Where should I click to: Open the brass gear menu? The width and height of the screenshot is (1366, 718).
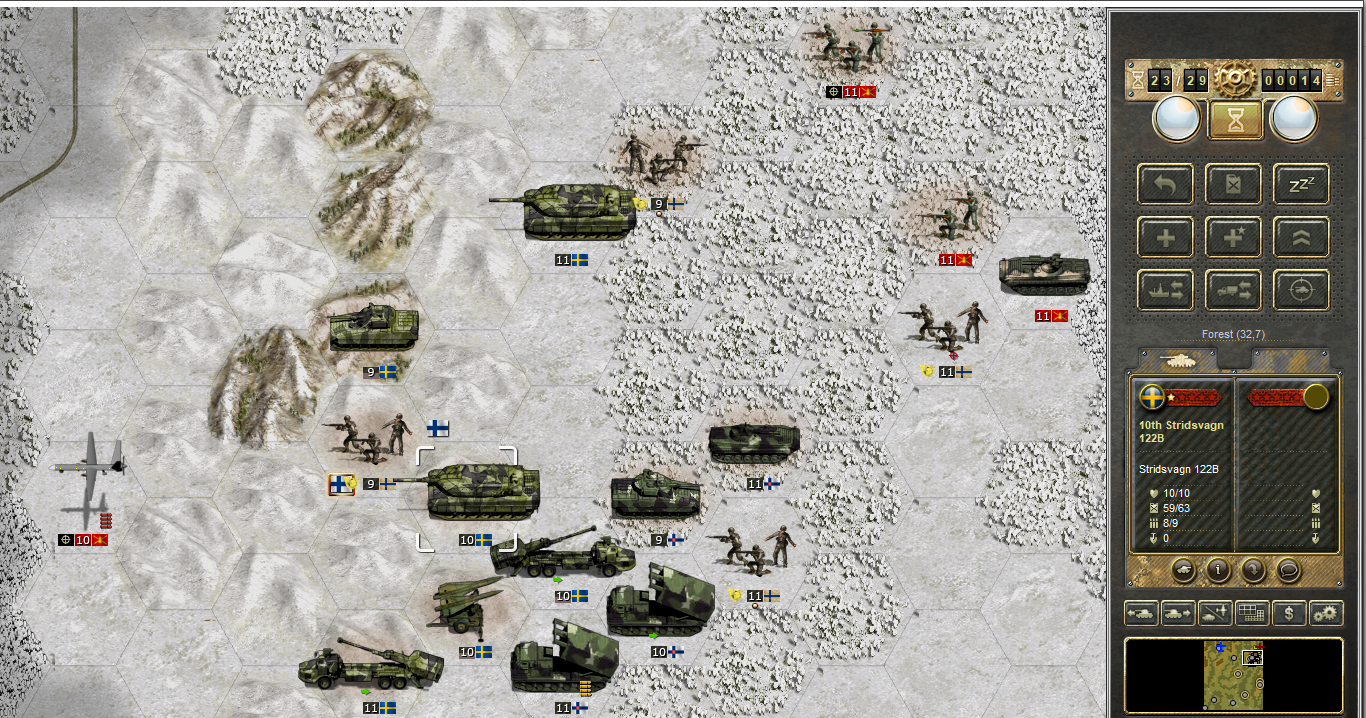click(x=1233, y=78)
